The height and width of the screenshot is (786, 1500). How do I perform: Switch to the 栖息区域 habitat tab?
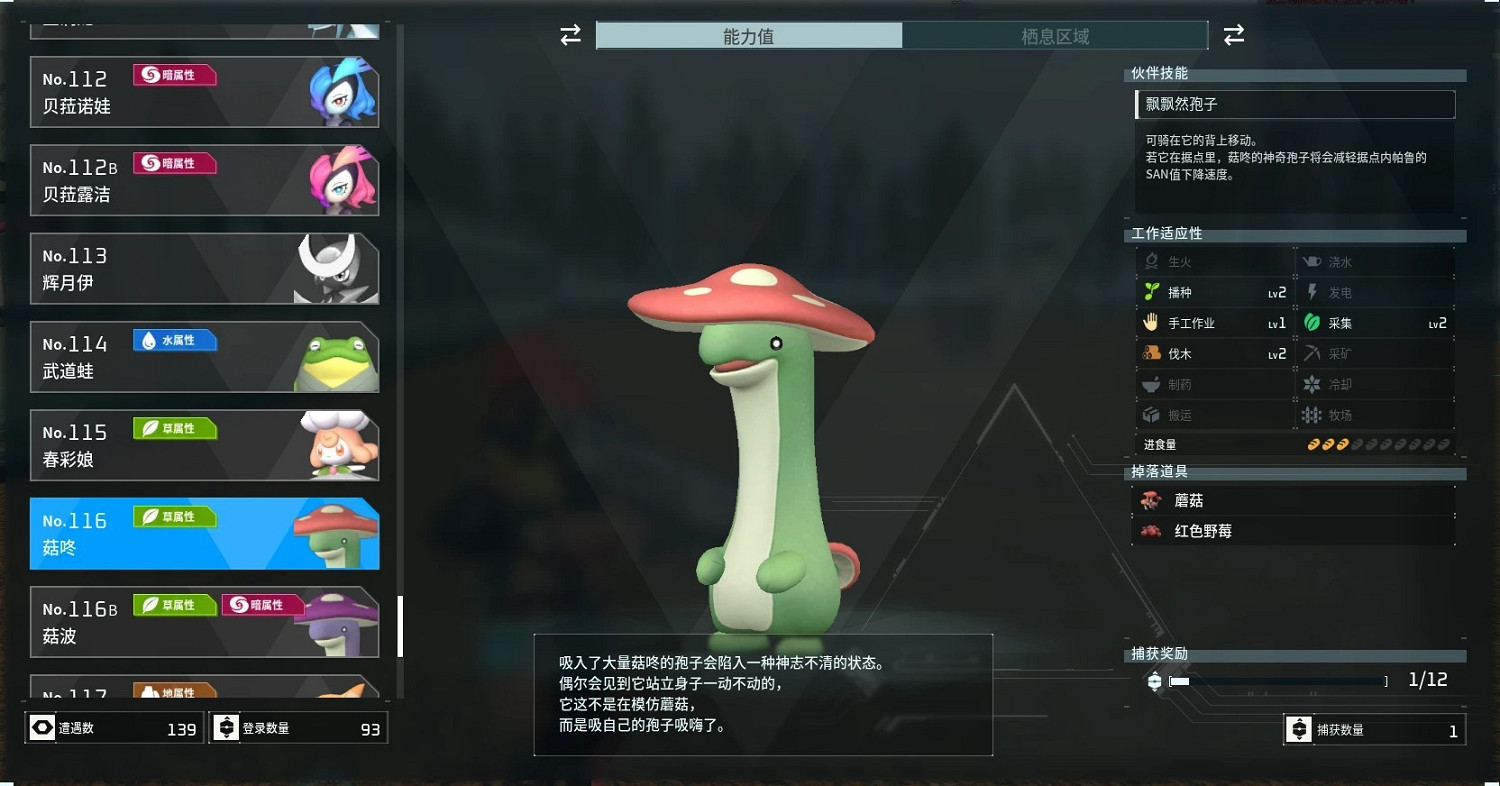[1055, 34]
